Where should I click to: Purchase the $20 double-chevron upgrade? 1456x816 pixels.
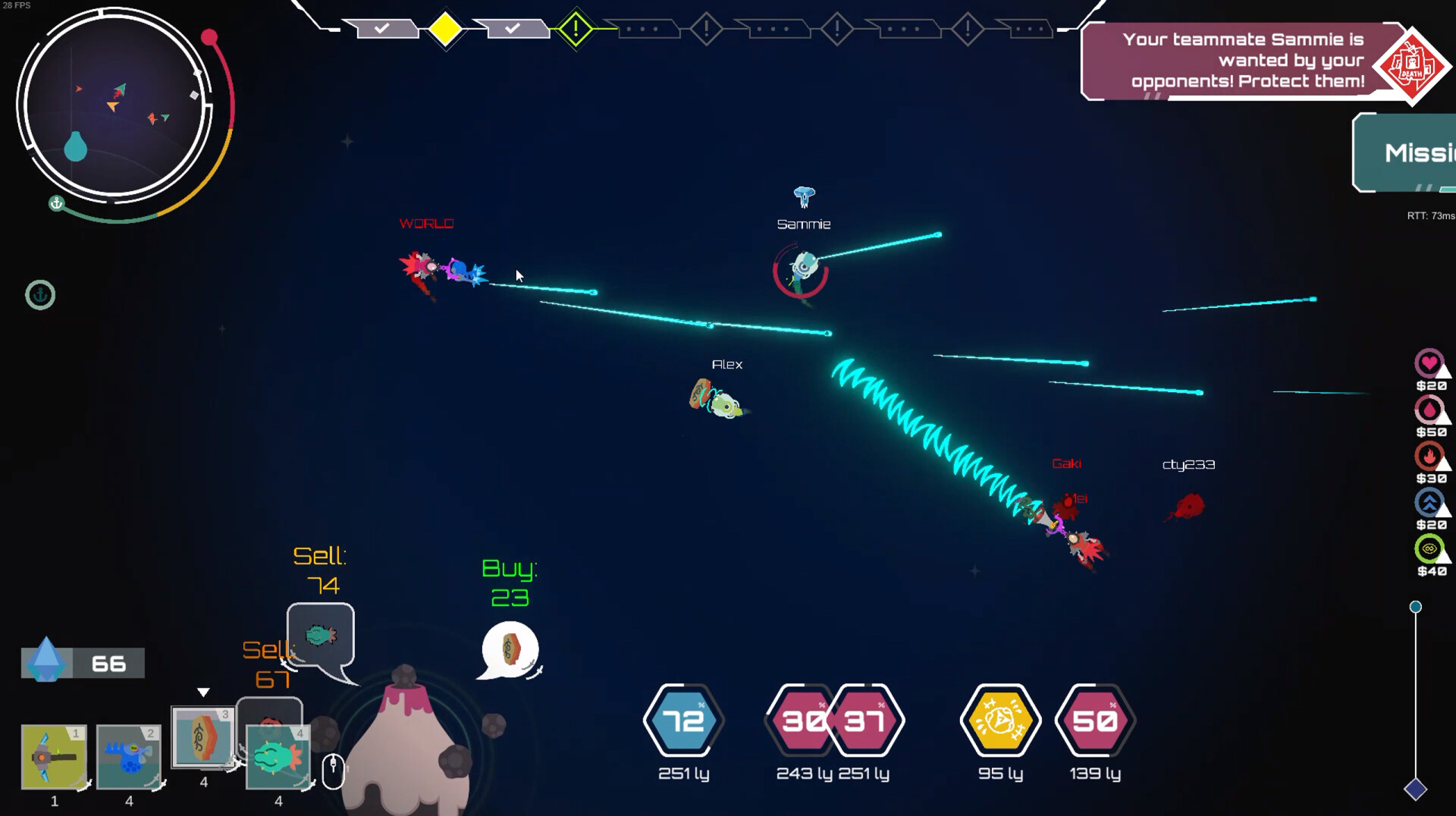(x=1429, y=503)
